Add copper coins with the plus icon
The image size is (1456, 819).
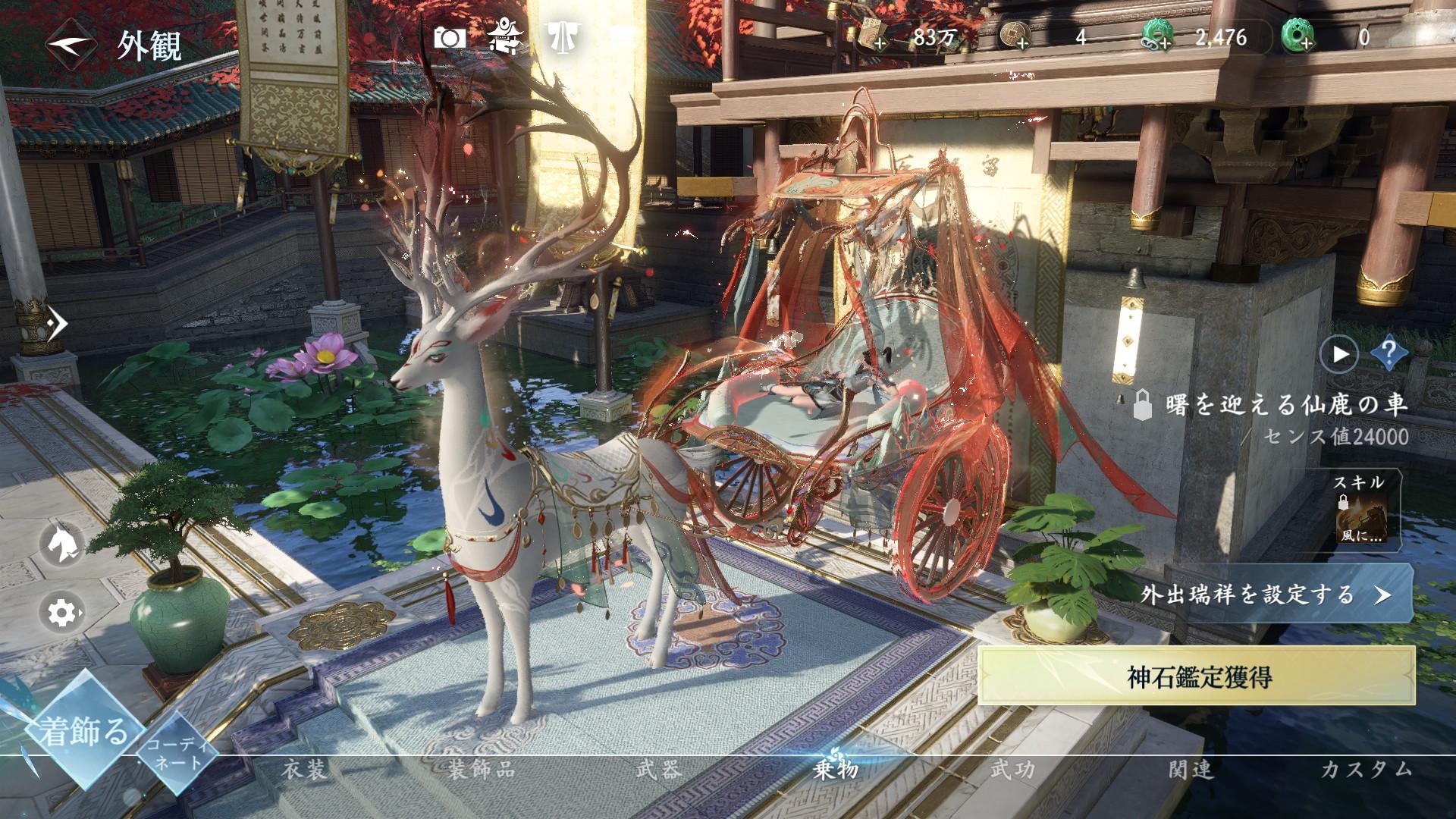point(1022,43)
